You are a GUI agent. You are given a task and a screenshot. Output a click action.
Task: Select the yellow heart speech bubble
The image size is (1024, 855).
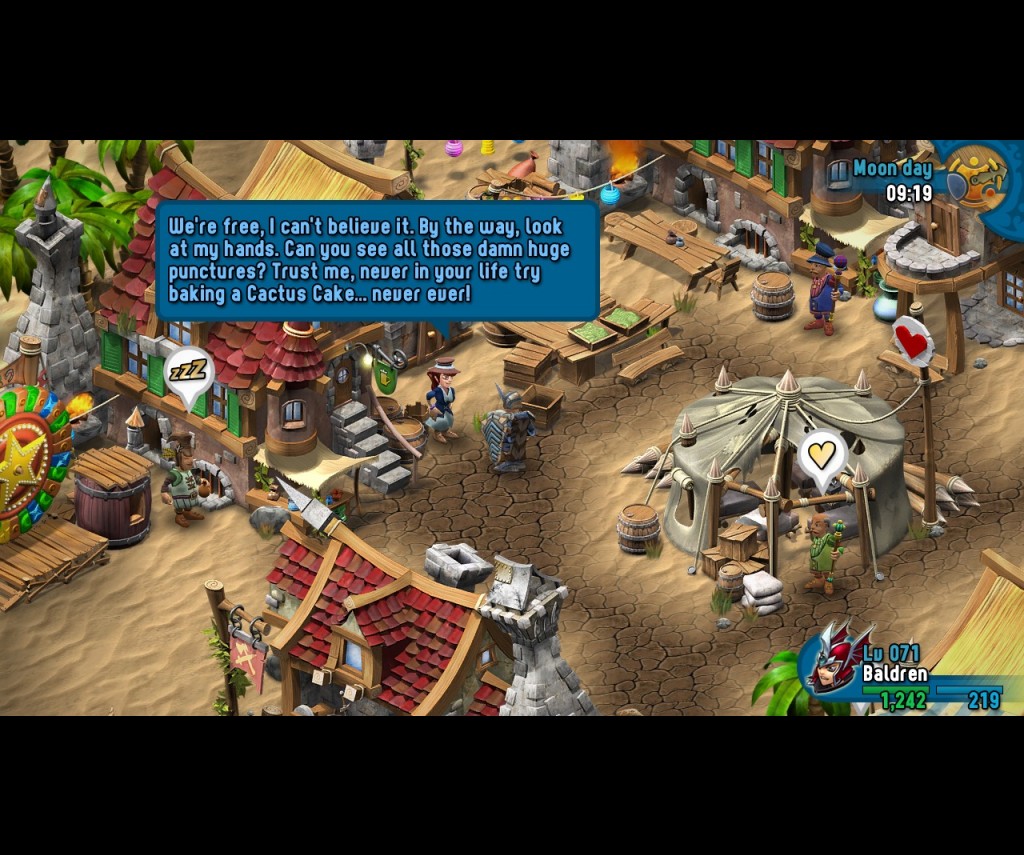pyautogui.click(x=821, y=456)
